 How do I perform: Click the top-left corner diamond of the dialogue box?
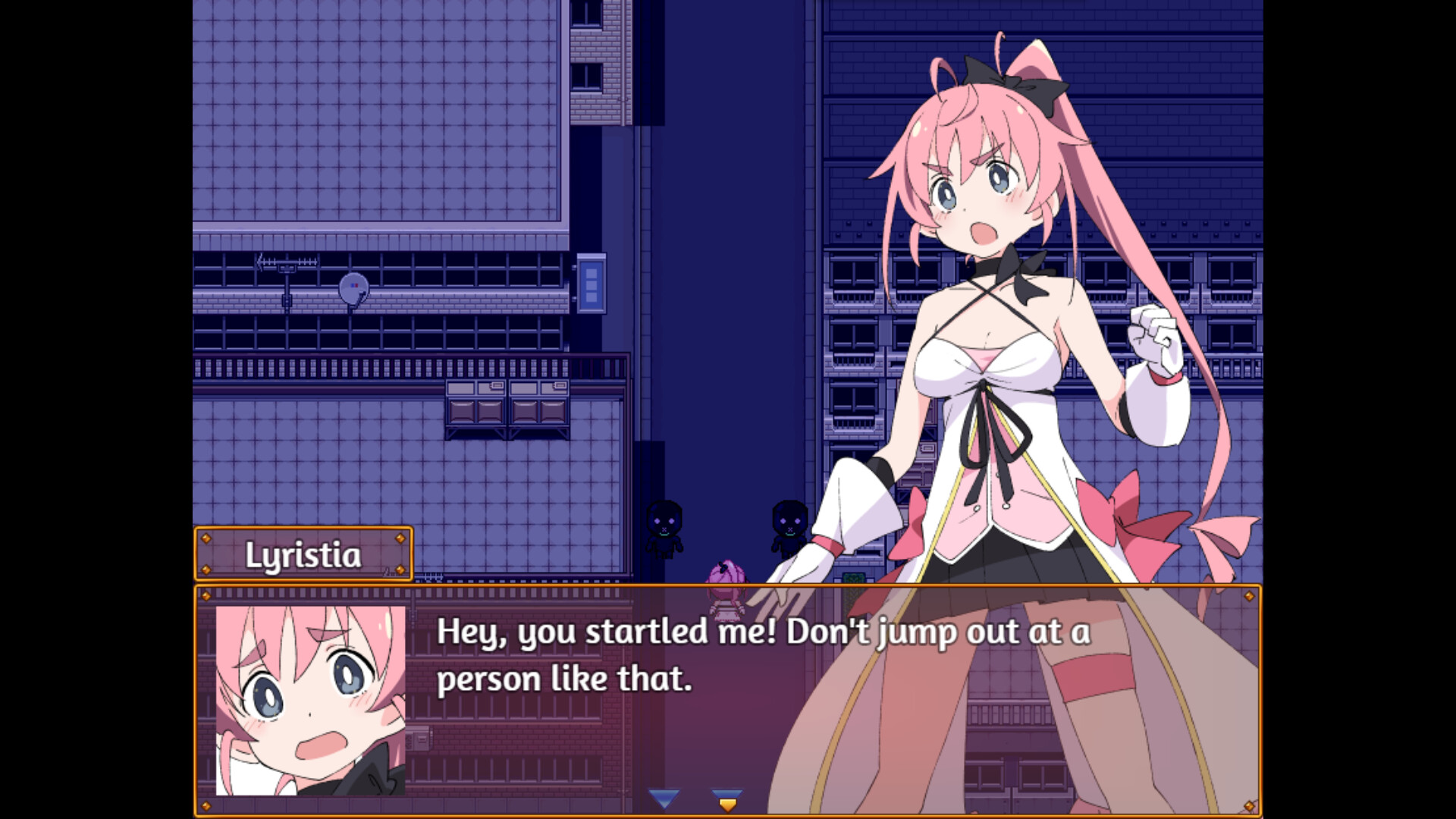pos(206,597)
